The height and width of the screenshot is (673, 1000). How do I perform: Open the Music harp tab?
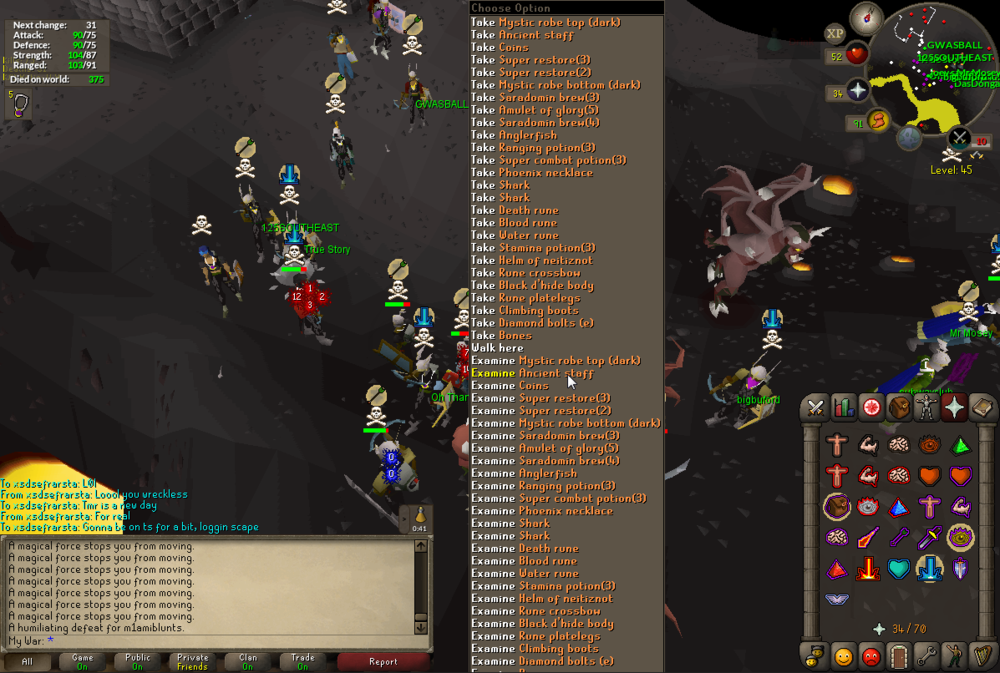(x=983, y=657)
